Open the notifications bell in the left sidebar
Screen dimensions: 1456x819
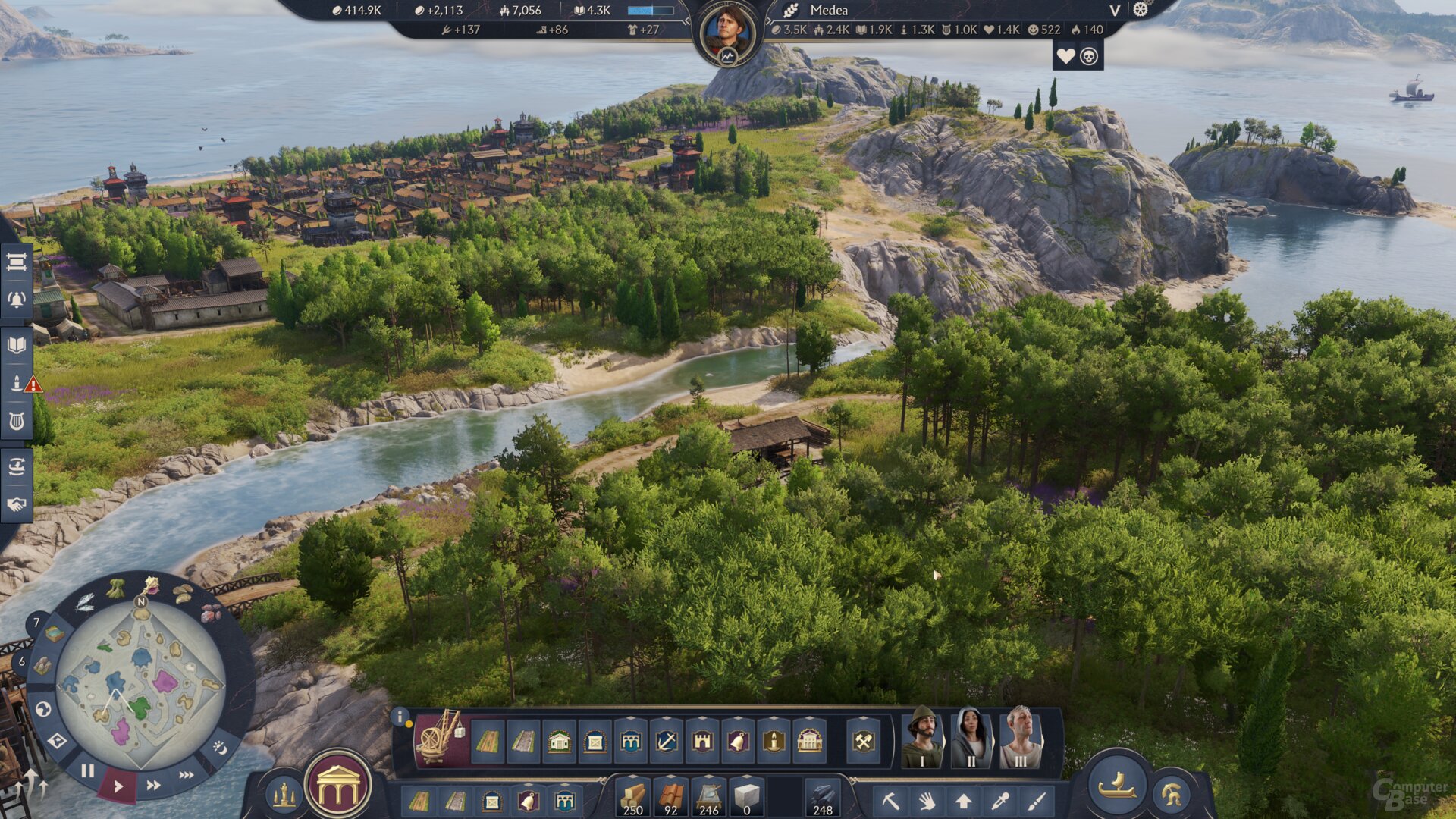(17, 298)
